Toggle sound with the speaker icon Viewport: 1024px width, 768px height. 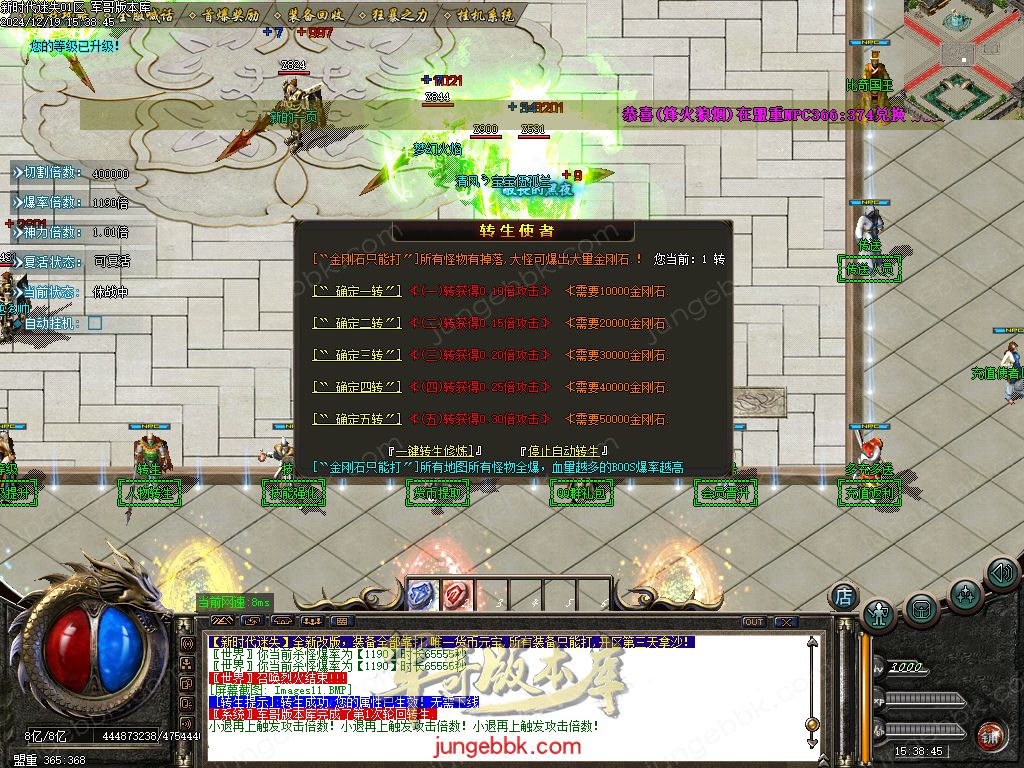(1002, 573)
